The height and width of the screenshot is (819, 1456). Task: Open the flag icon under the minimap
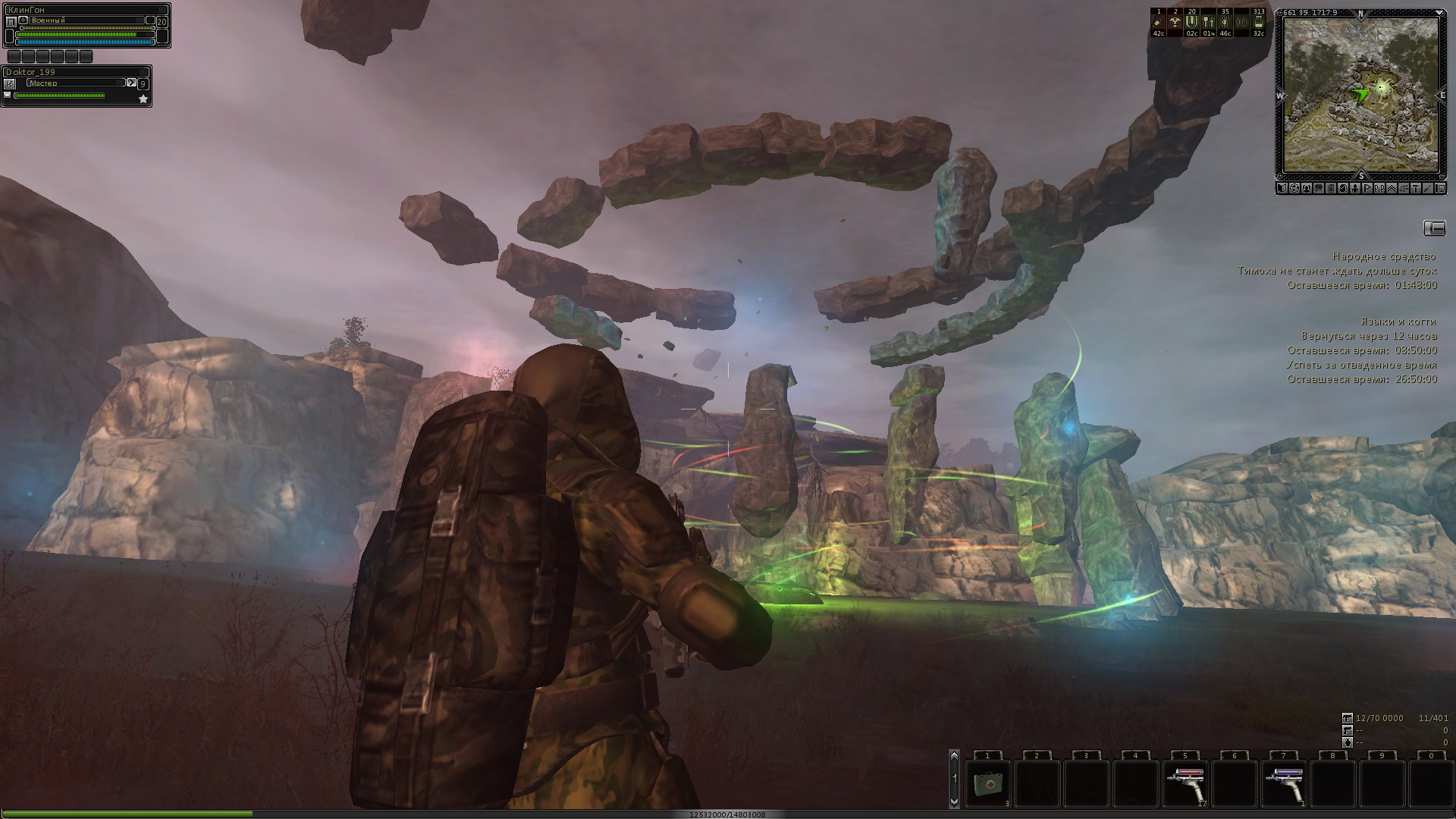click(1367, 188)
